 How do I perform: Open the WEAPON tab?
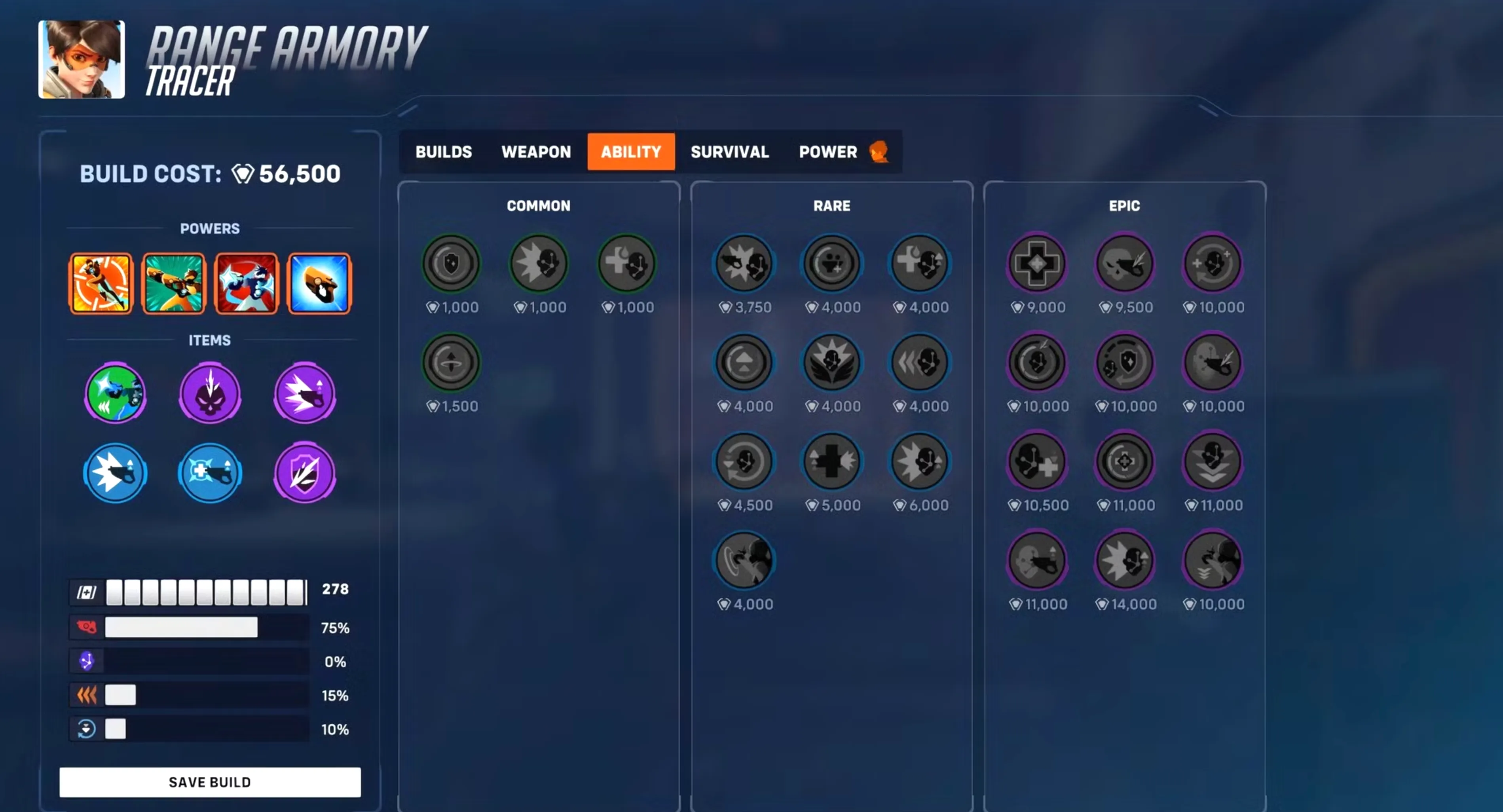pos(535,152)
